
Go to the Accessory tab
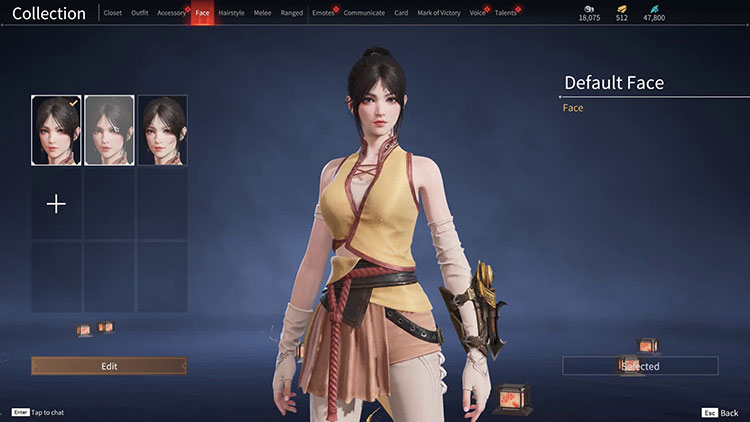tap(171, 13)
